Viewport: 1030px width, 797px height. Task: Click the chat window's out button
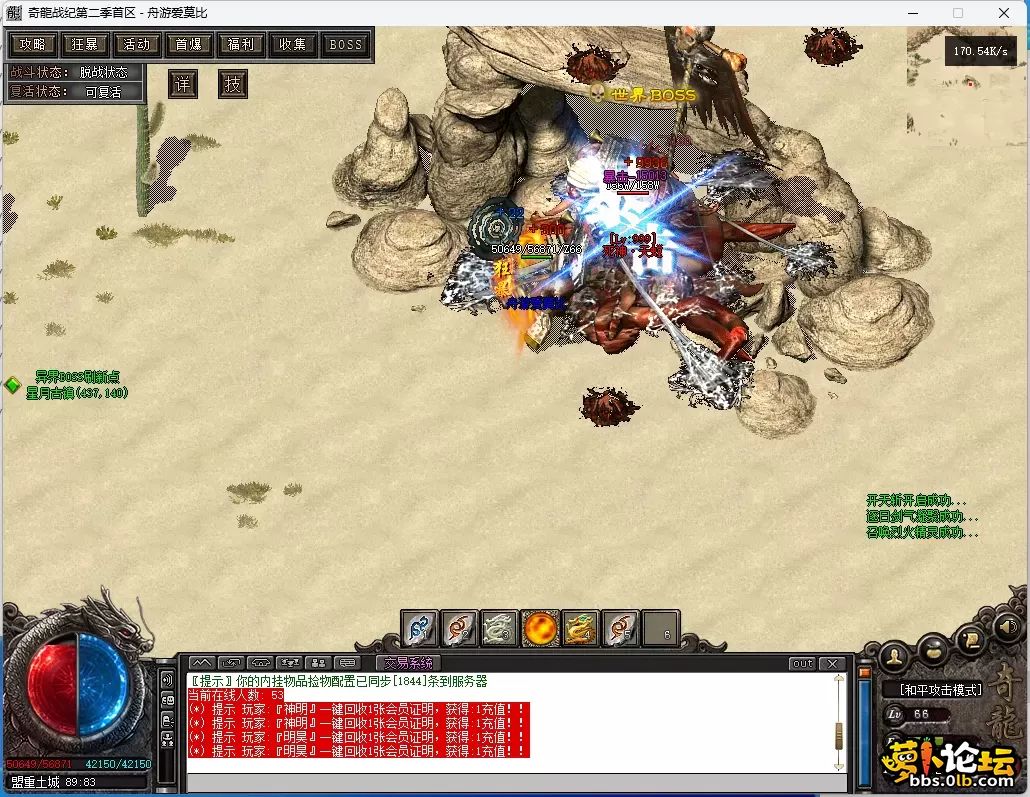coord(802,663)
